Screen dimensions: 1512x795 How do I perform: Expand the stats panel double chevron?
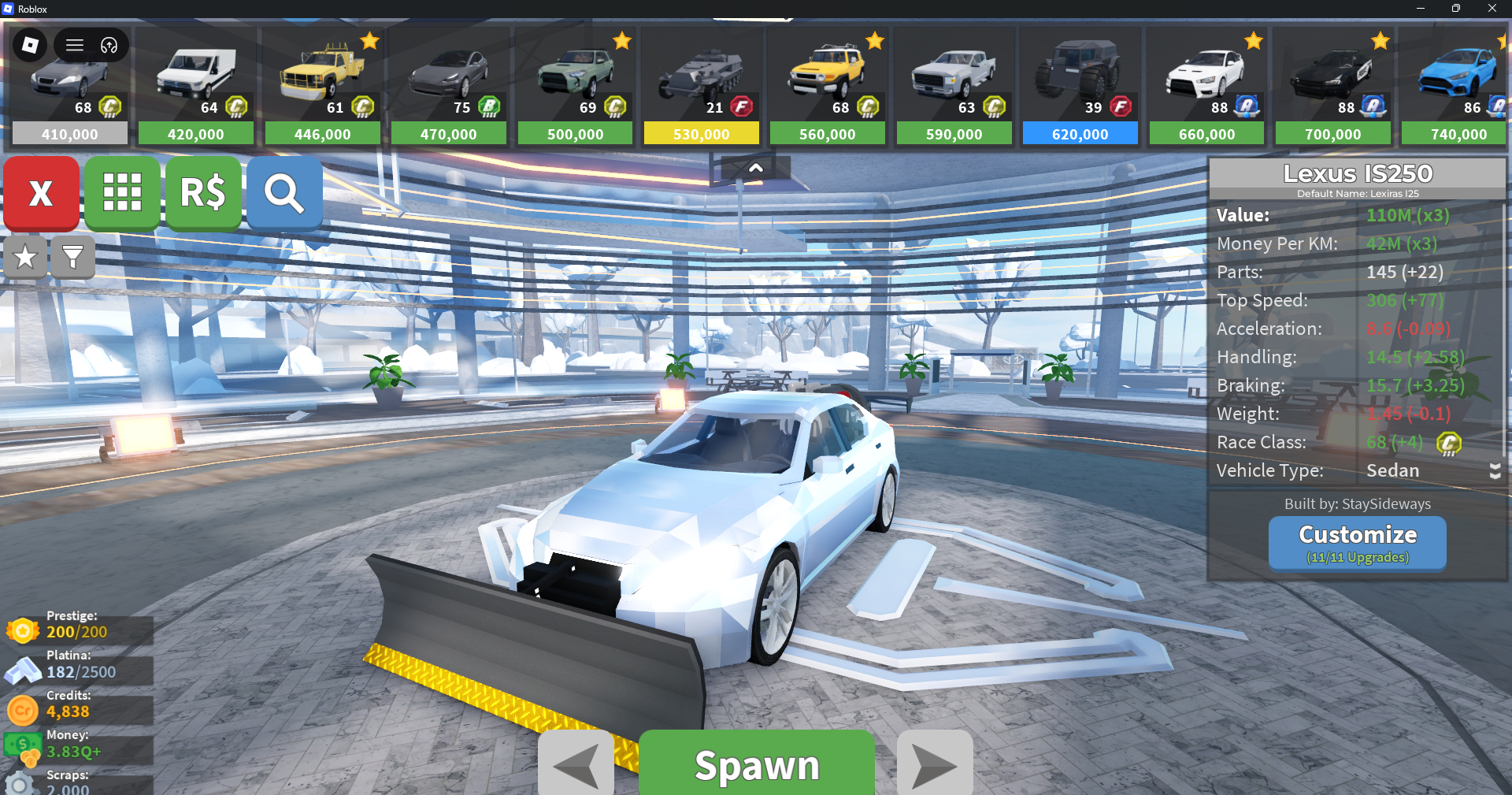pyautogui.click(x=1495, y=470)
